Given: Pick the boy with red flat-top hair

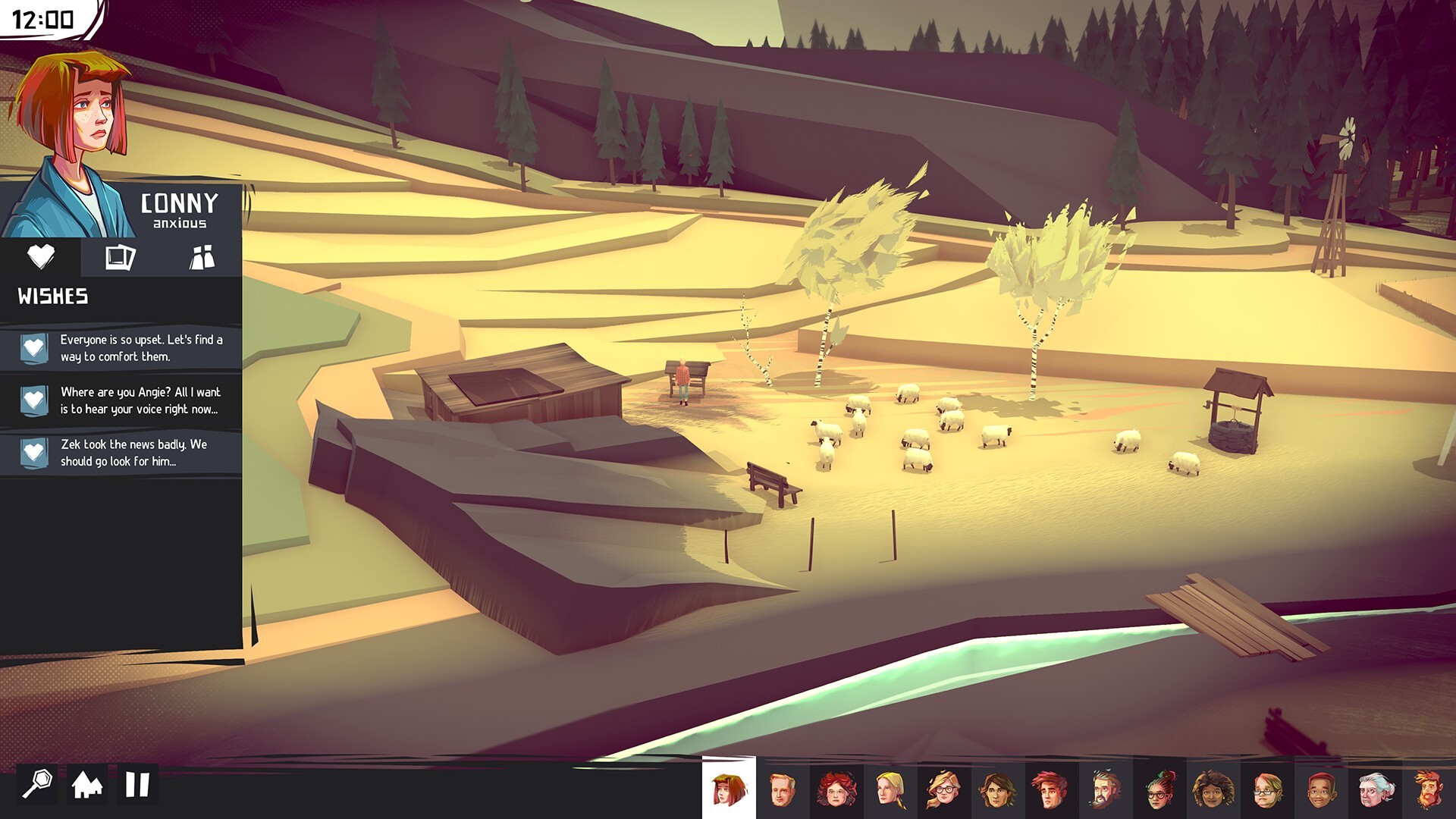Looking at the screenshot, I should (1320, 789).
